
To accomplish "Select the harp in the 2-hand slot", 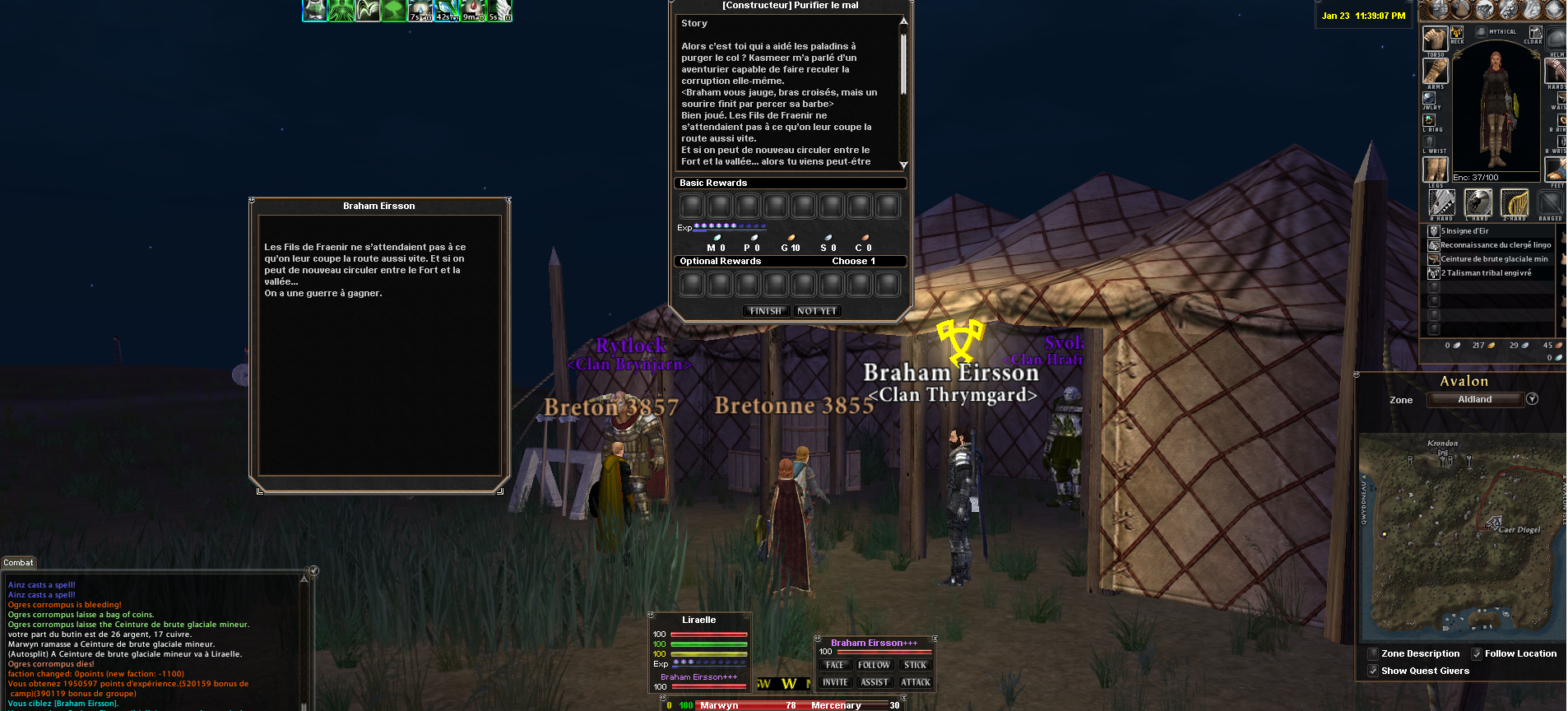I will click(1515, 202).
